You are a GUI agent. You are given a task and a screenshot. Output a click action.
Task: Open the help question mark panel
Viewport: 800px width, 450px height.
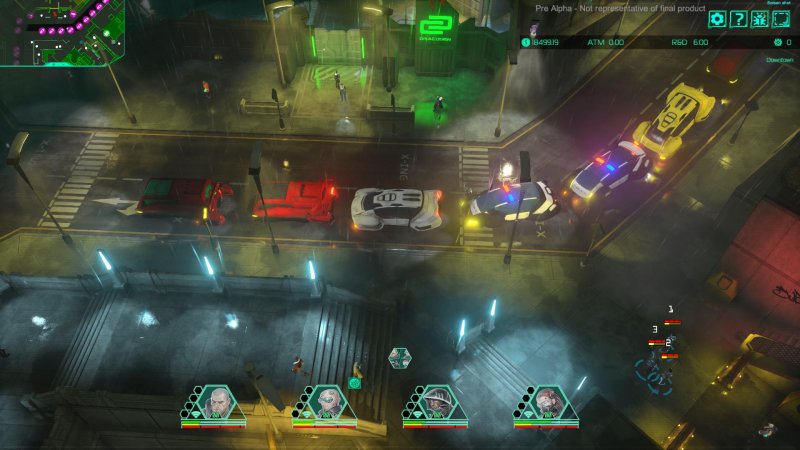[x=738, y=18]
